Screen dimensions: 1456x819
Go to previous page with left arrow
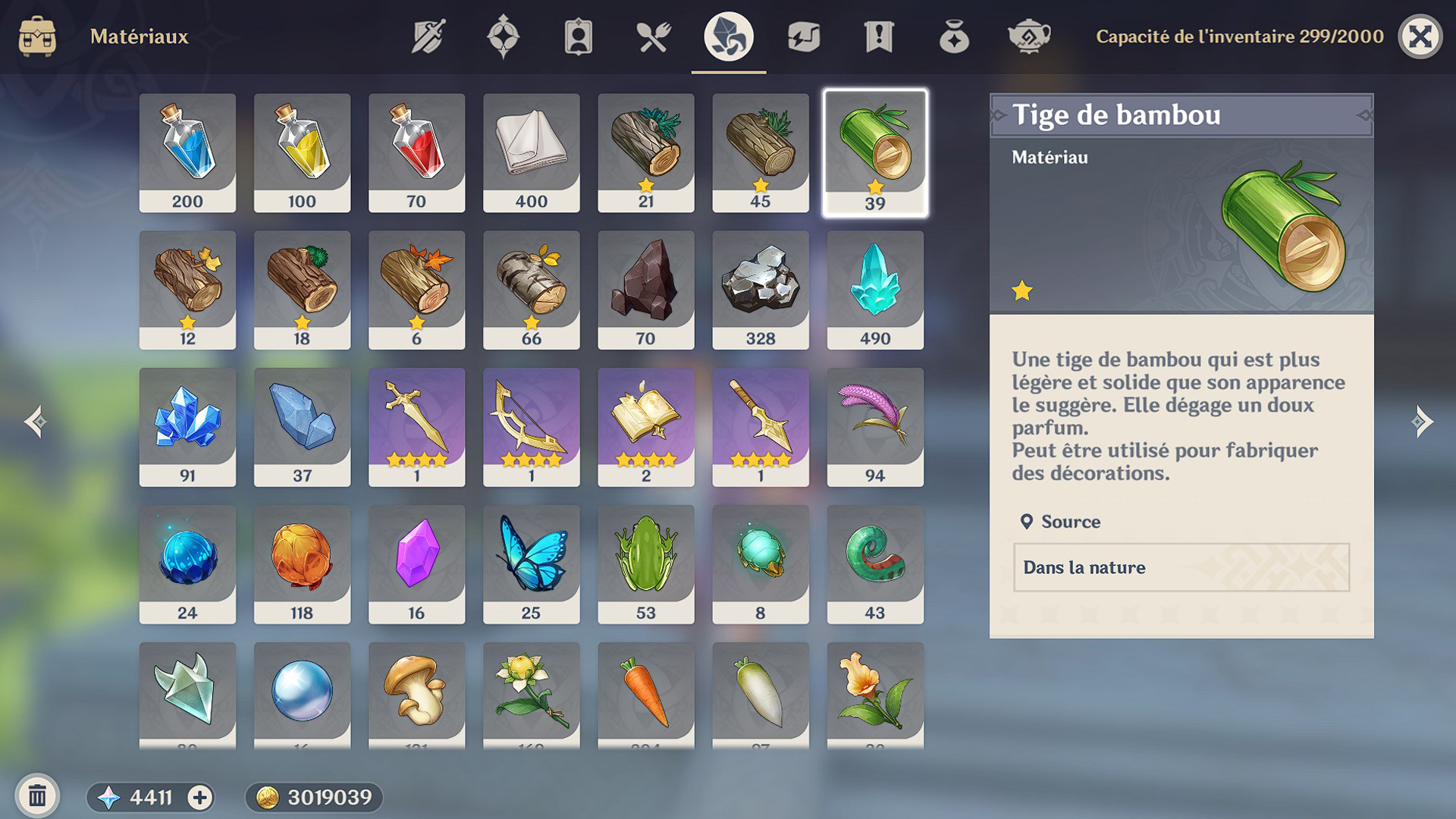pos(35,422)
